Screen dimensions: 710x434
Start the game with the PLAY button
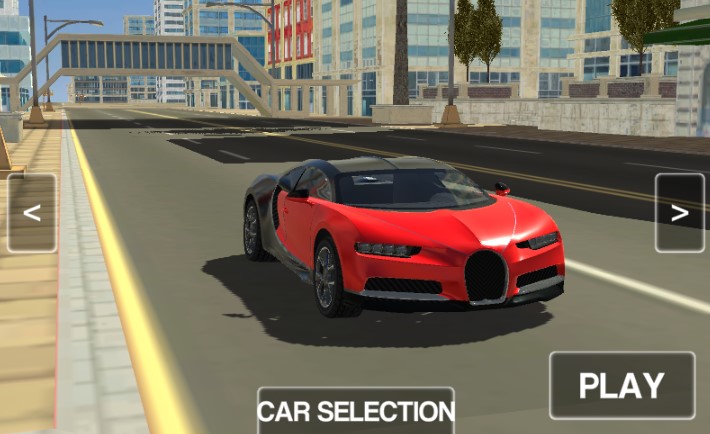pyautogui.click(x=622, y=385)
